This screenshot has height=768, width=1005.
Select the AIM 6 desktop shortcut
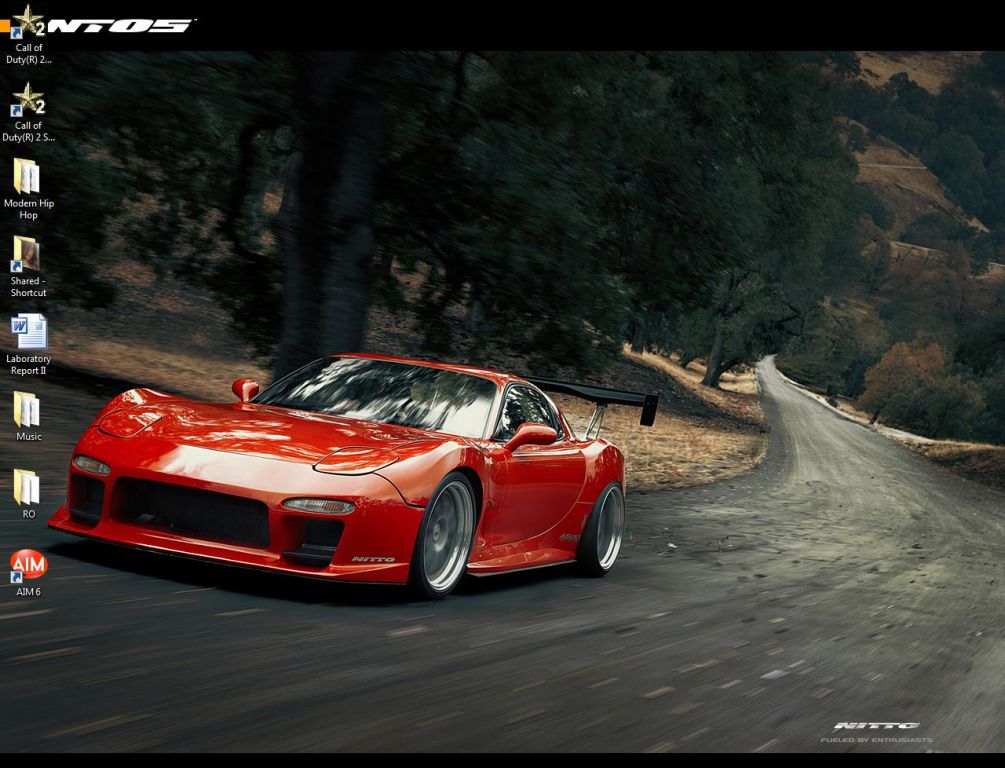pyautogui.click(x=28, y=566)
